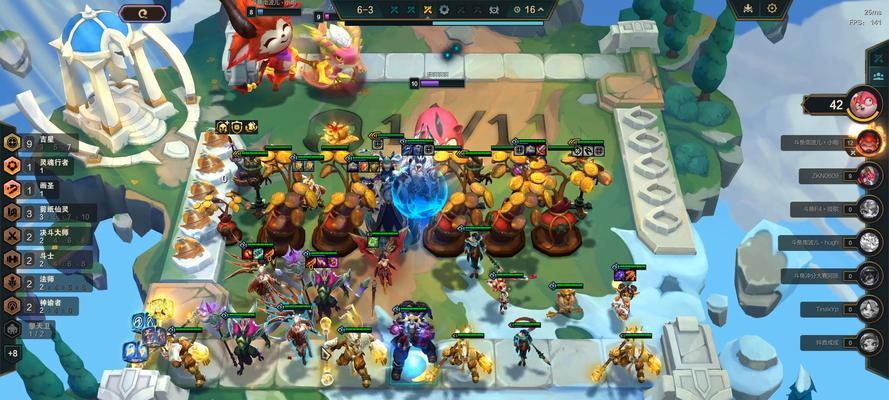Click the gear round icon in stage tracker
The image size is (889, 400).
tap(445, 10)
